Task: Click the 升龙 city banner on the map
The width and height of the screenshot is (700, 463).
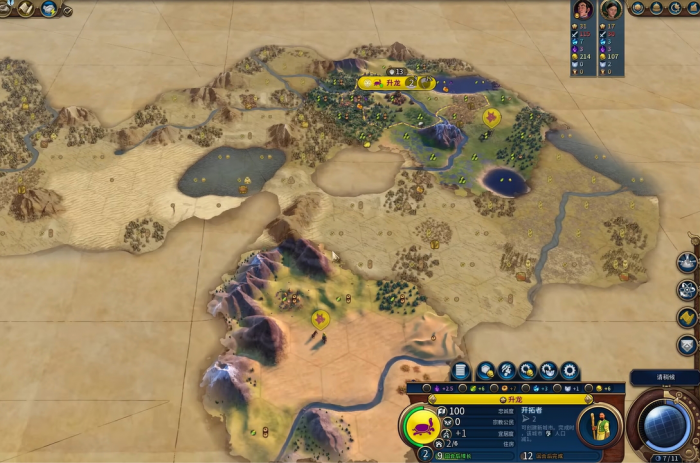Action: coord(393,83)
